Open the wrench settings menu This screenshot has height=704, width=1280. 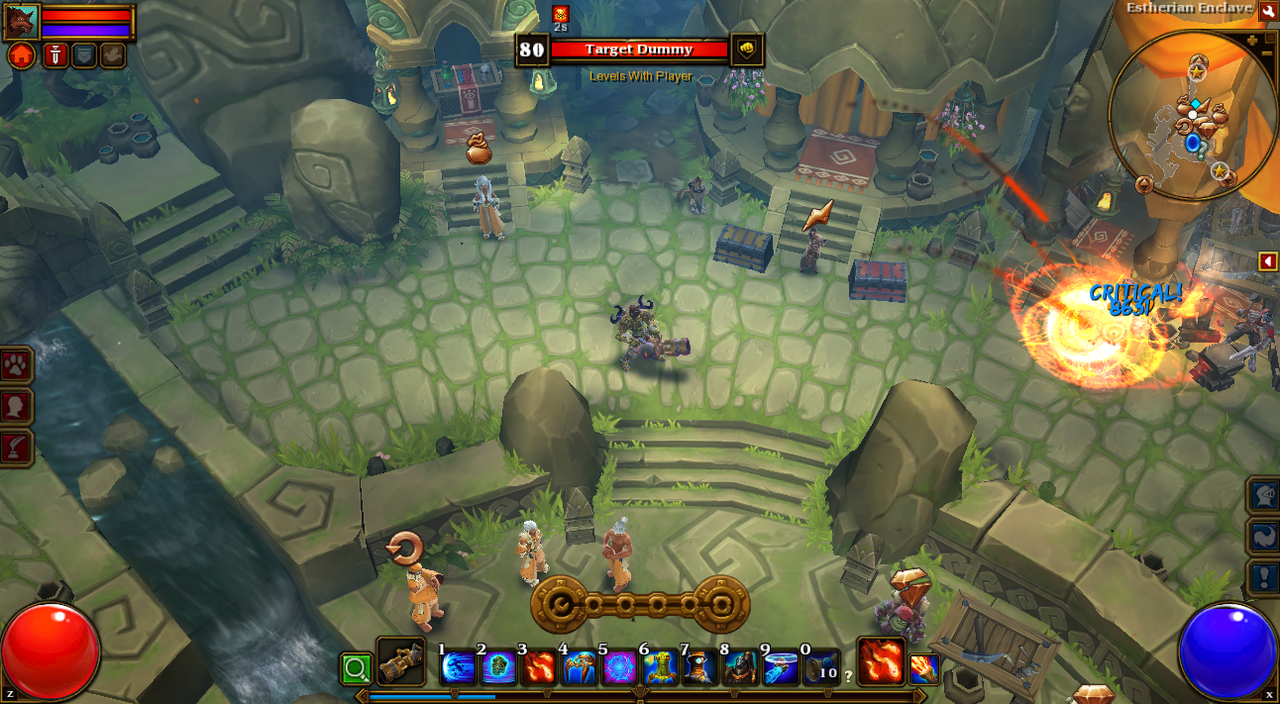pos(1268,10)
